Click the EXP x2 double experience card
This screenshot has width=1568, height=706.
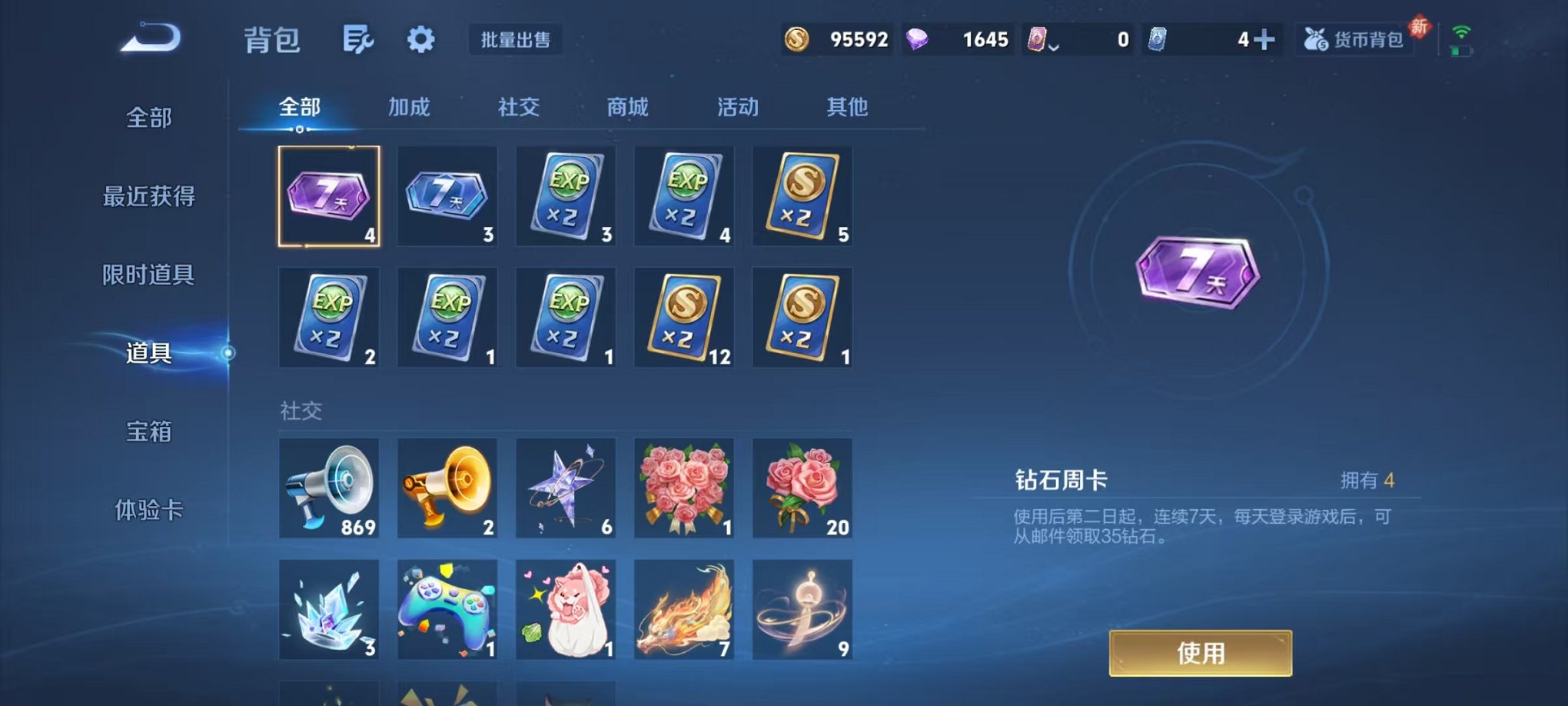(566, 196)
